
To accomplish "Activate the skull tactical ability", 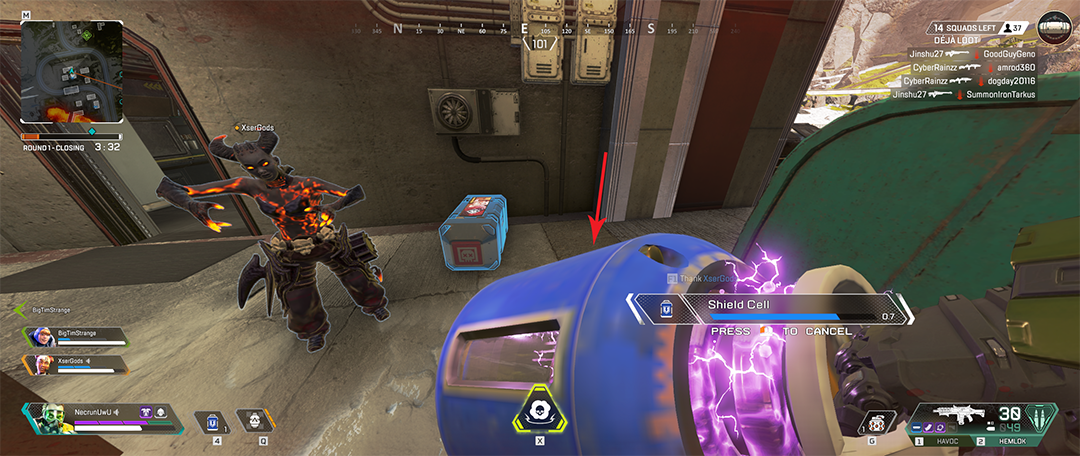I will click(253, 421).
